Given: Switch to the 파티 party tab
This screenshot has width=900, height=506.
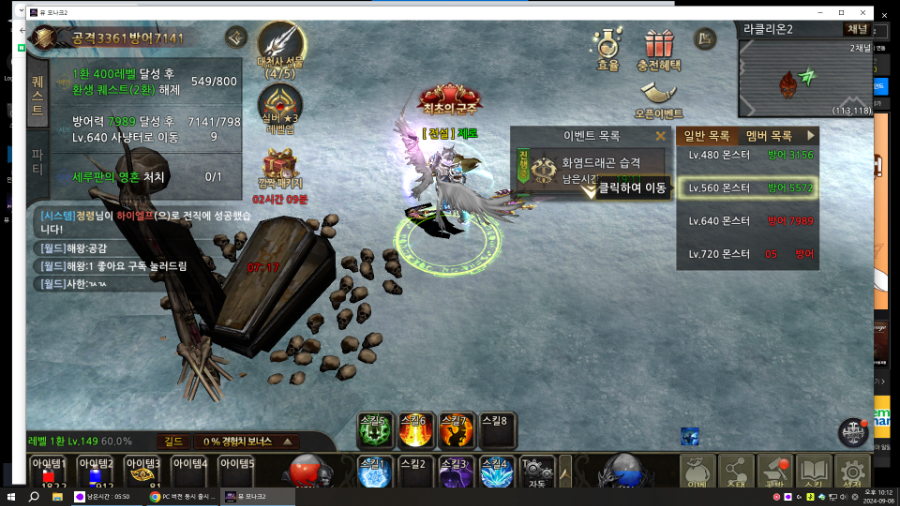Looking at the screenshot, I should 37,160.
